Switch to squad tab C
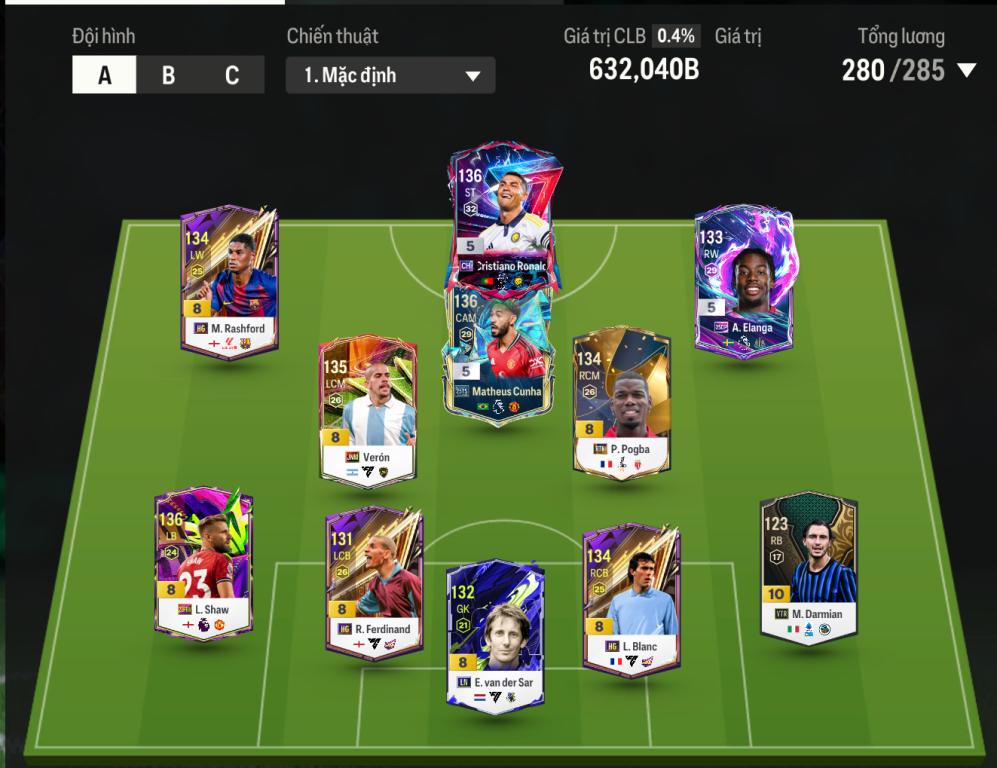This screenshot has width=997, height=768. [x=232, y=75]
